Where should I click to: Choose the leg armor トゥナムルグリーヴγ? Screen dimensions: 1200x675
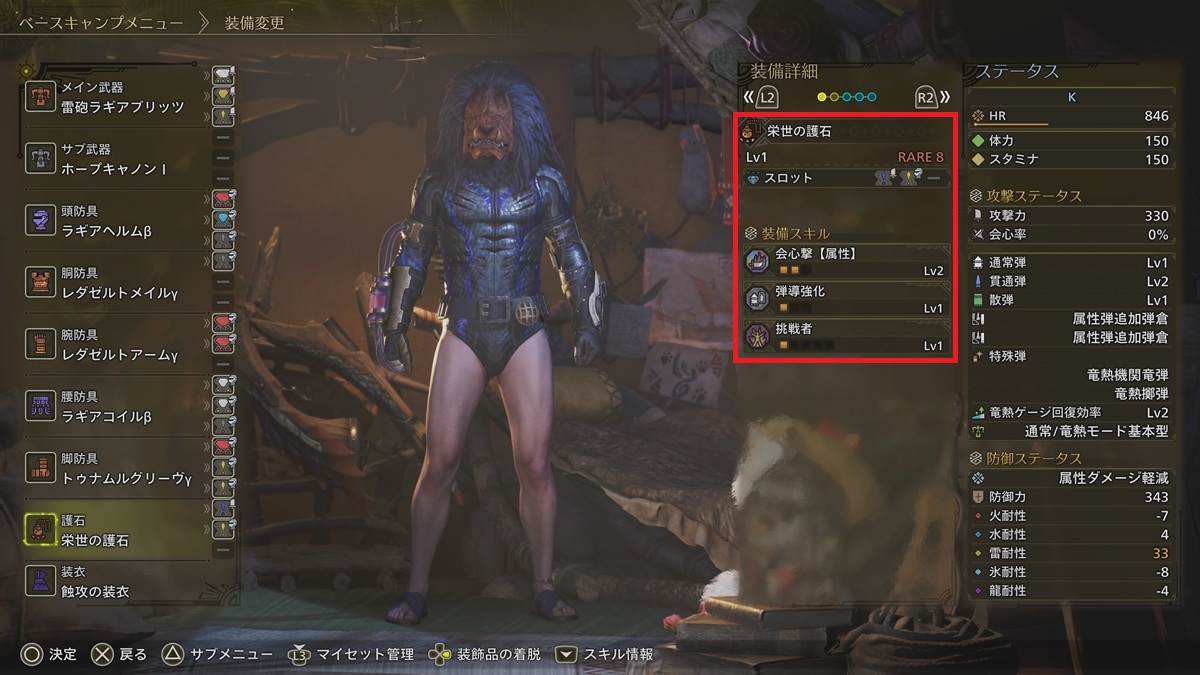pyautogui.click(x=120, y=469)
